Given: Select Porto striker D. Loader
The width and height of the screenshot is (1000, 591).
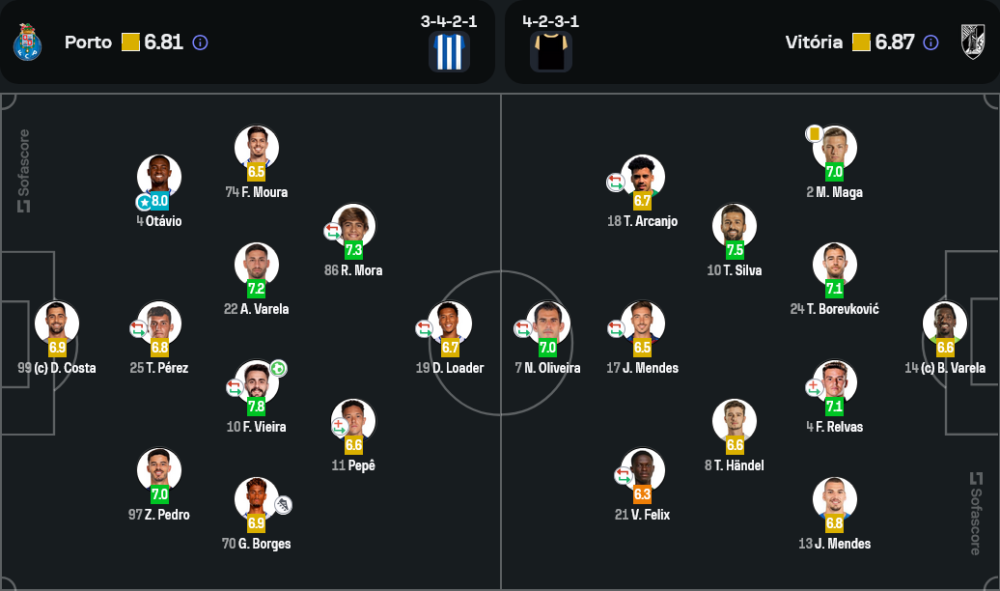Looking at the screenshot, I should [450, 324].
